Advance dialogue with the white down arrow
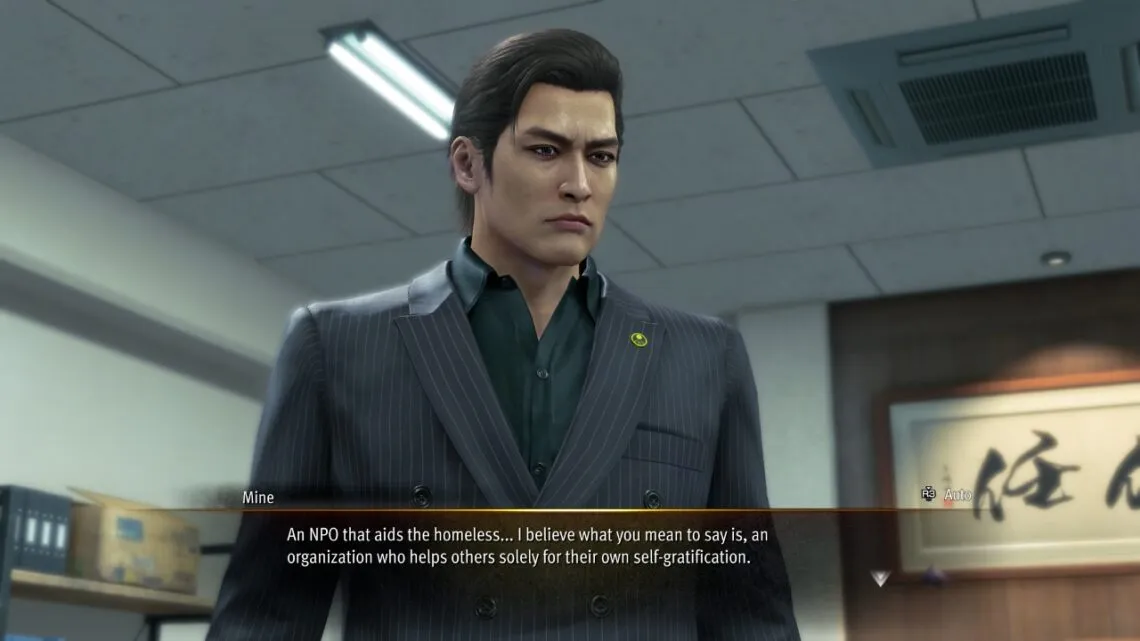The width and height of the screenshot is (1140, 641). coord(879,578)
